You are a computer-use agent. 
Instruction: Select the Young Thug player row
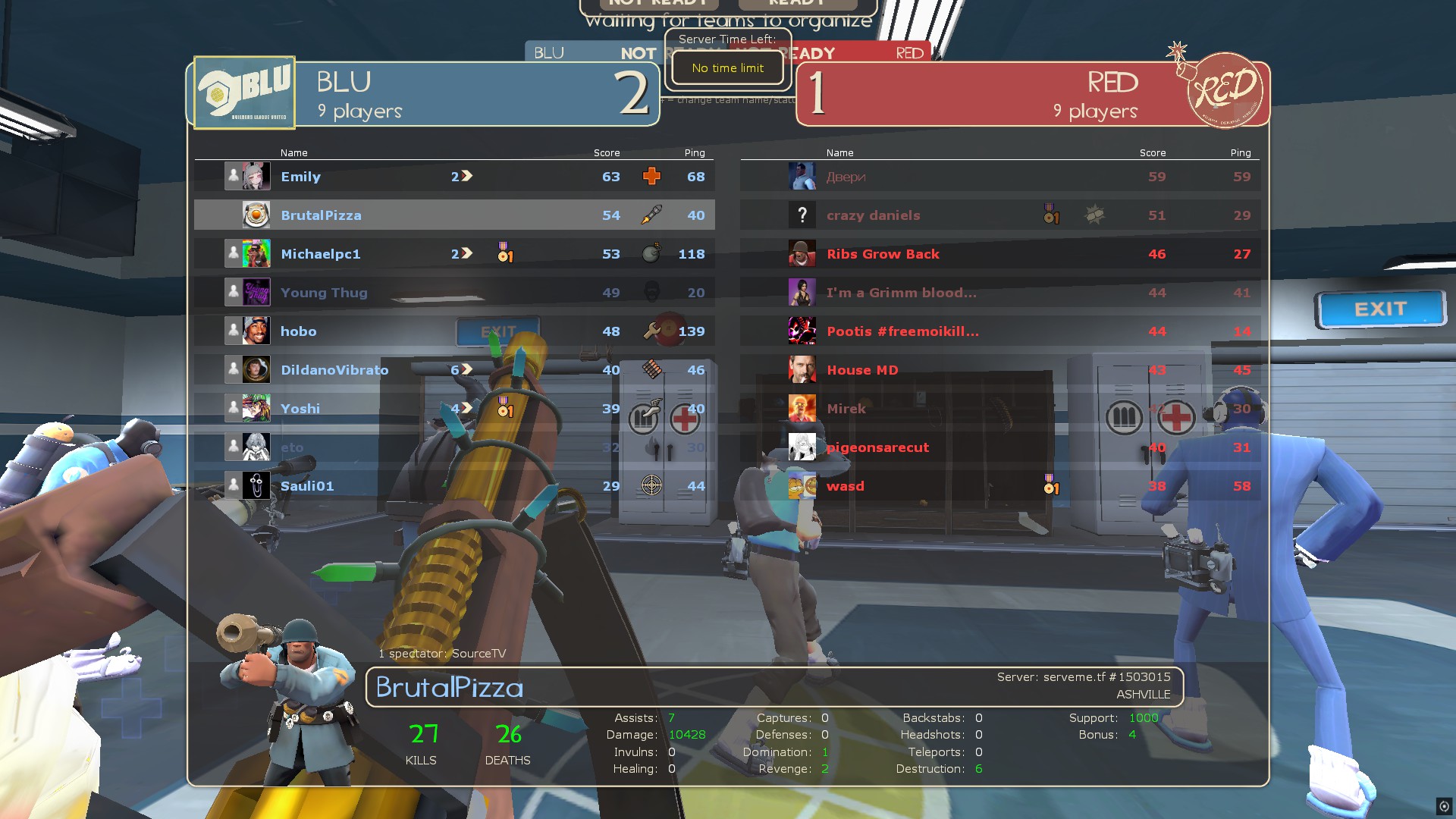324,293
